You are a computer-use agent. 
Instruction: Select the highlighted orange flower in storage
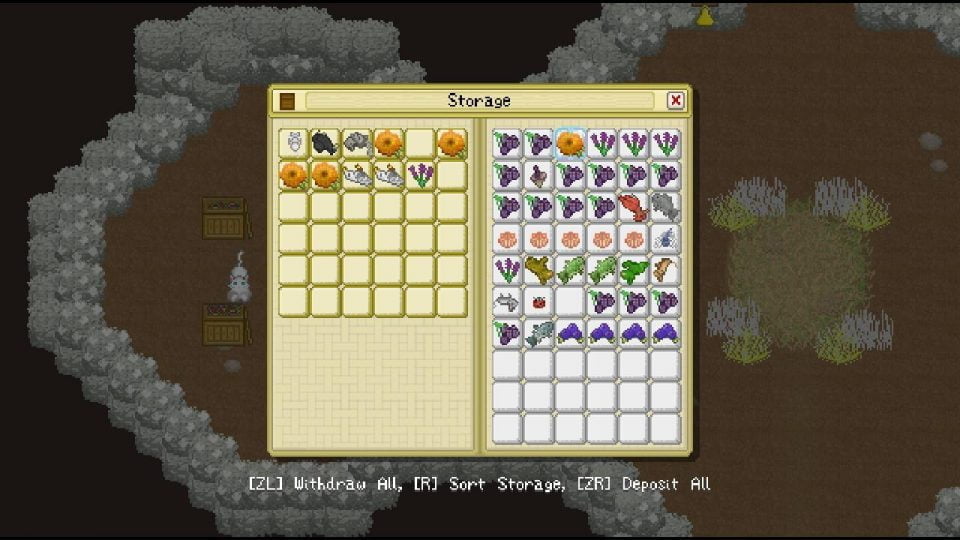(571, 144)
